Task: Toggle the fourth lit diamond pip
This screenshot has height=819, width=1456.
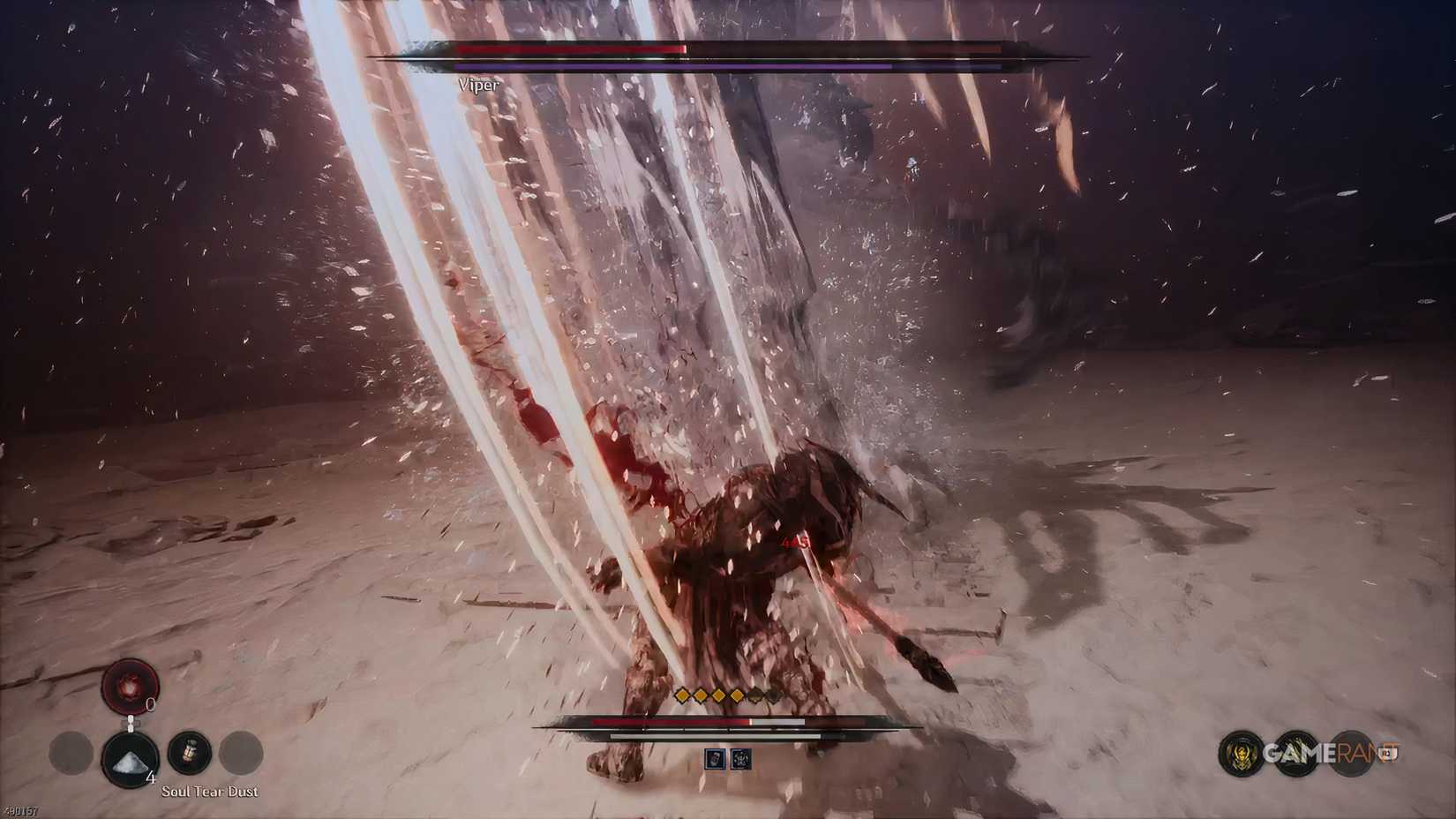Action: (x=735, y=696)
